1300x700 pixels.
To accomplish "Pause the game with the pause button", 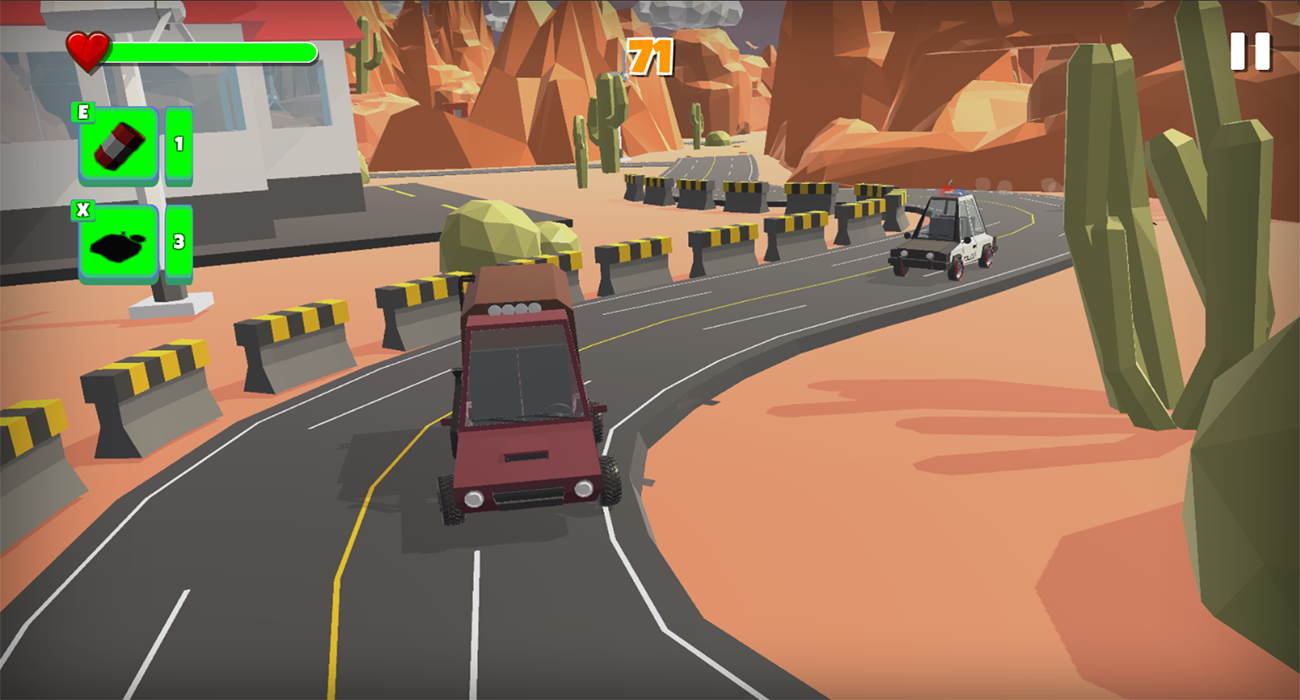I will [1249, 52].
